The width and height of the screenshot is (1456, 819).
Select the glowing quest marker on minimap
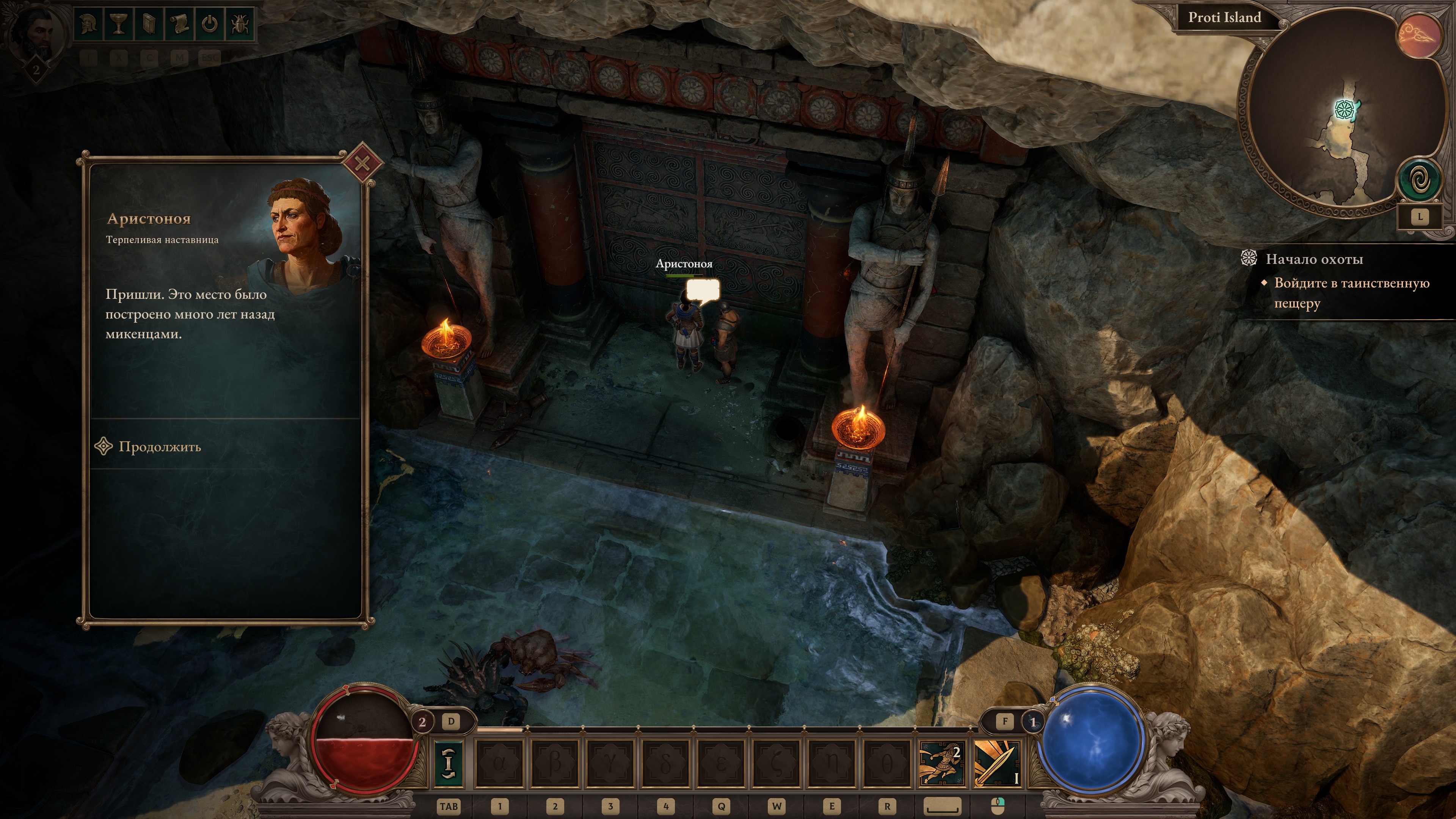[x=1345, y=108]
